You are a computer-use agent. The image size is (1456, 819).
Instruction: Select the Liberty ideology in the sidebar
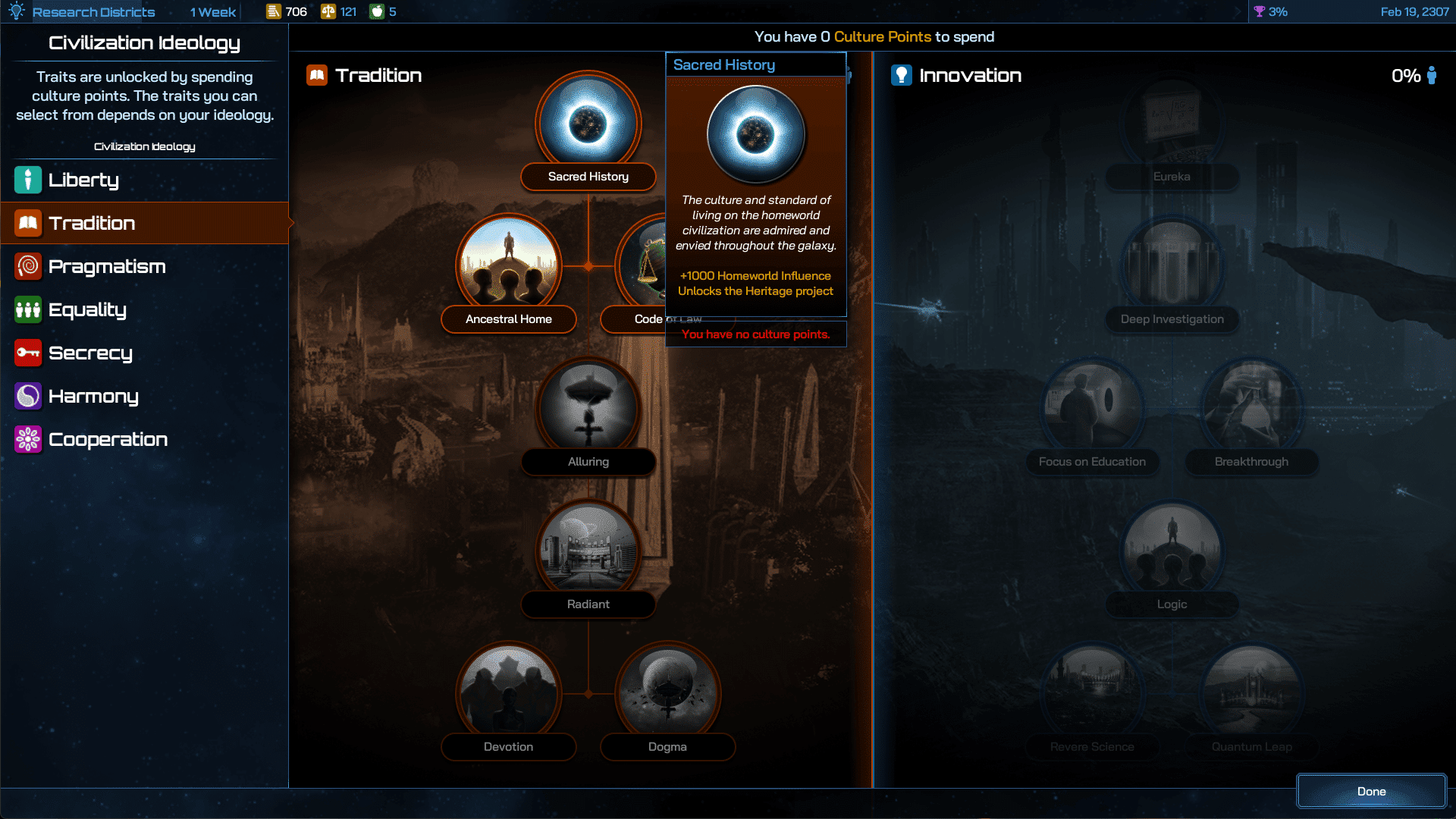point(27,180)
